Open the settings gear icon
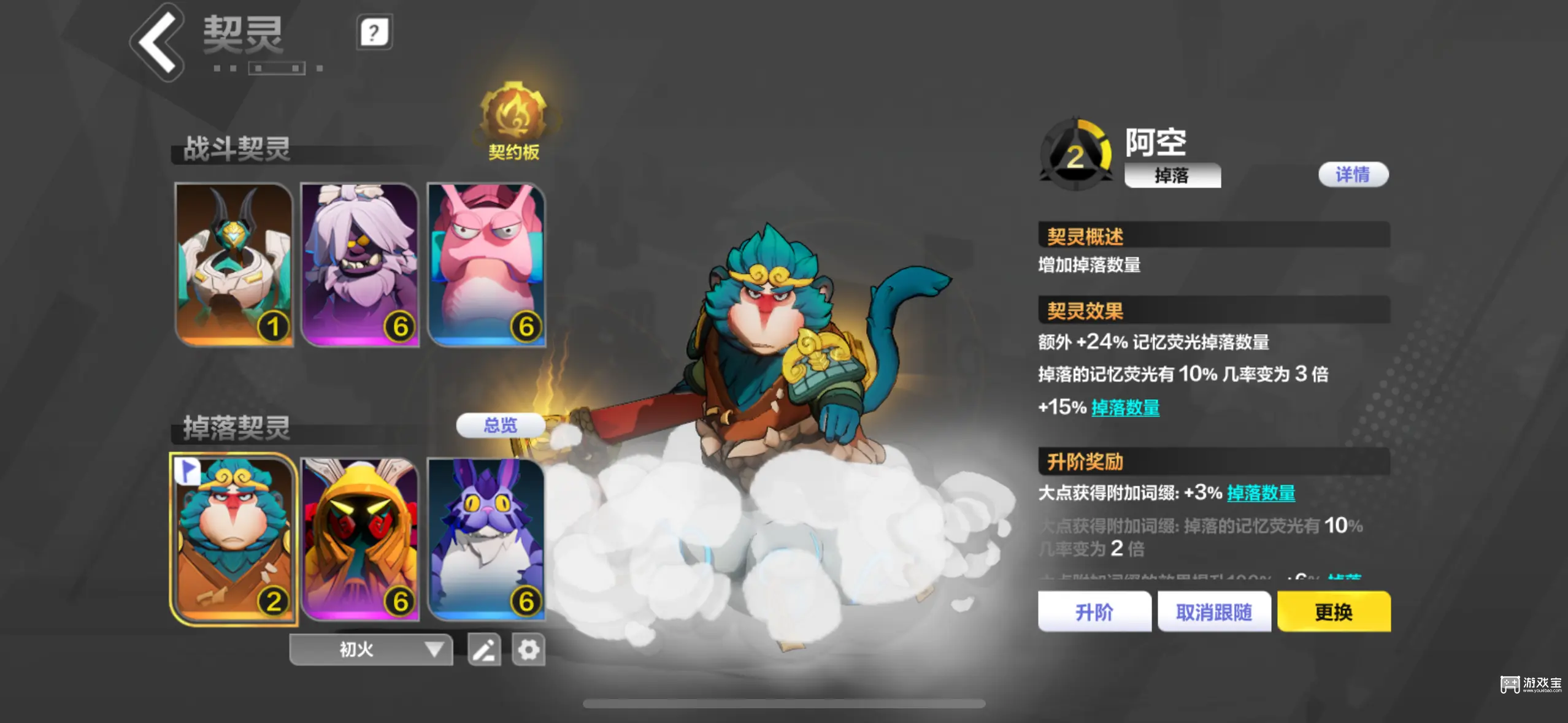This screenshot has height=723, width=1568. (x=528, y=649)
